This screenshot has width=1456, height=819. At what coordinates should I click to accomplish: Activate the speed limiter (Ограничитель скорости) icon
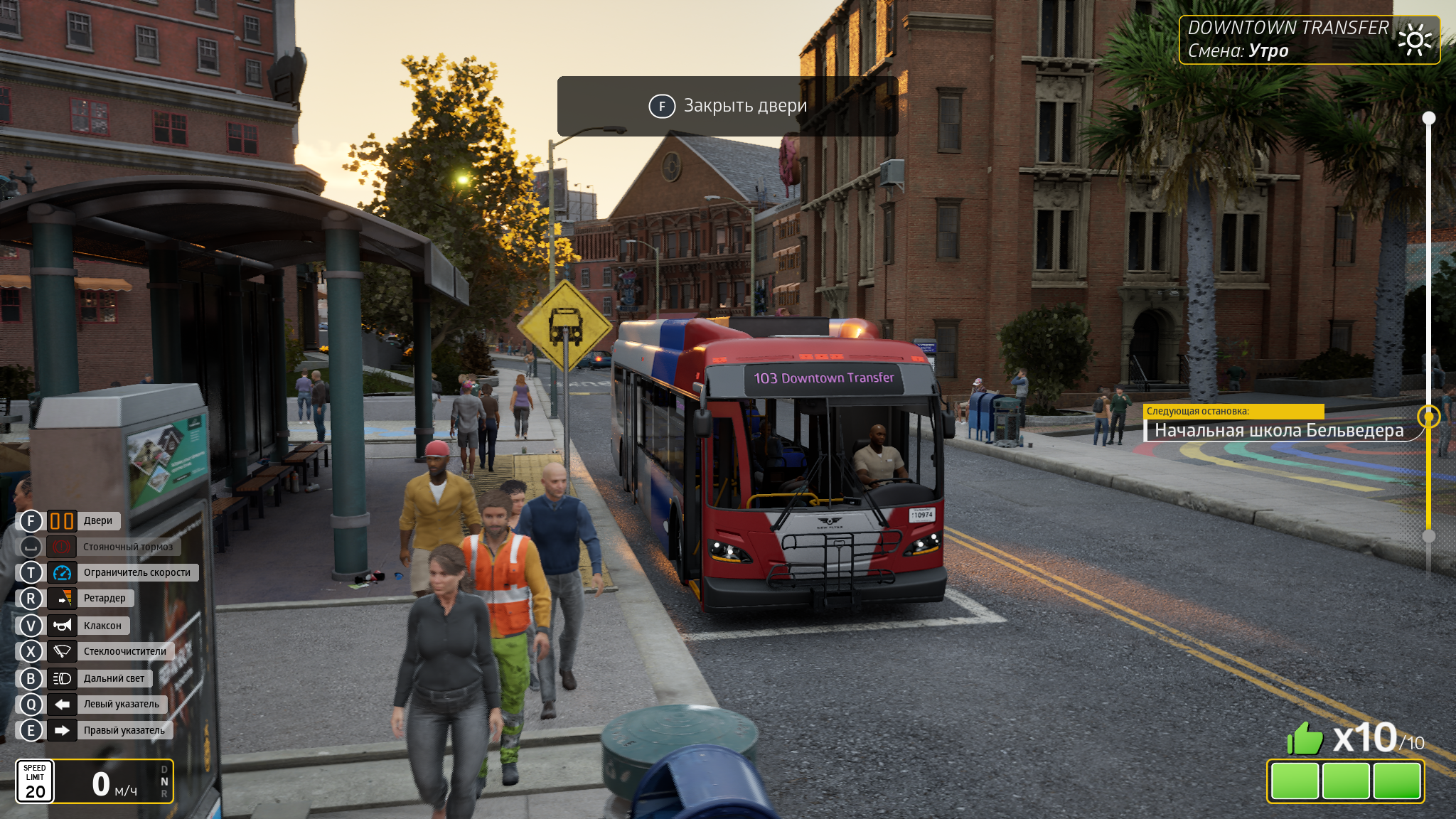62,573
